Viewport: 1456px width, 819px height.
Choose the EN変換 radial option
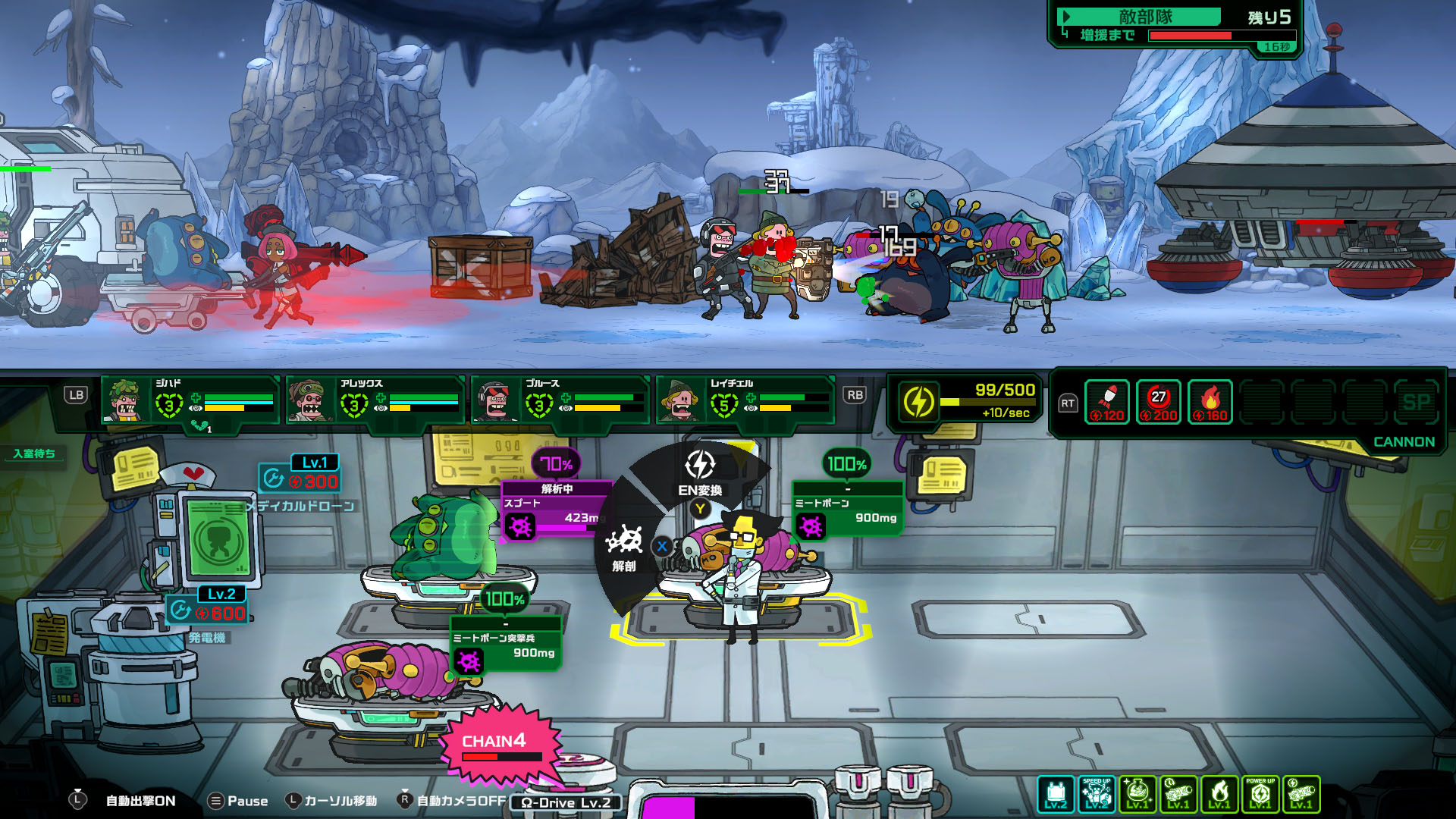tap(699, 473)
